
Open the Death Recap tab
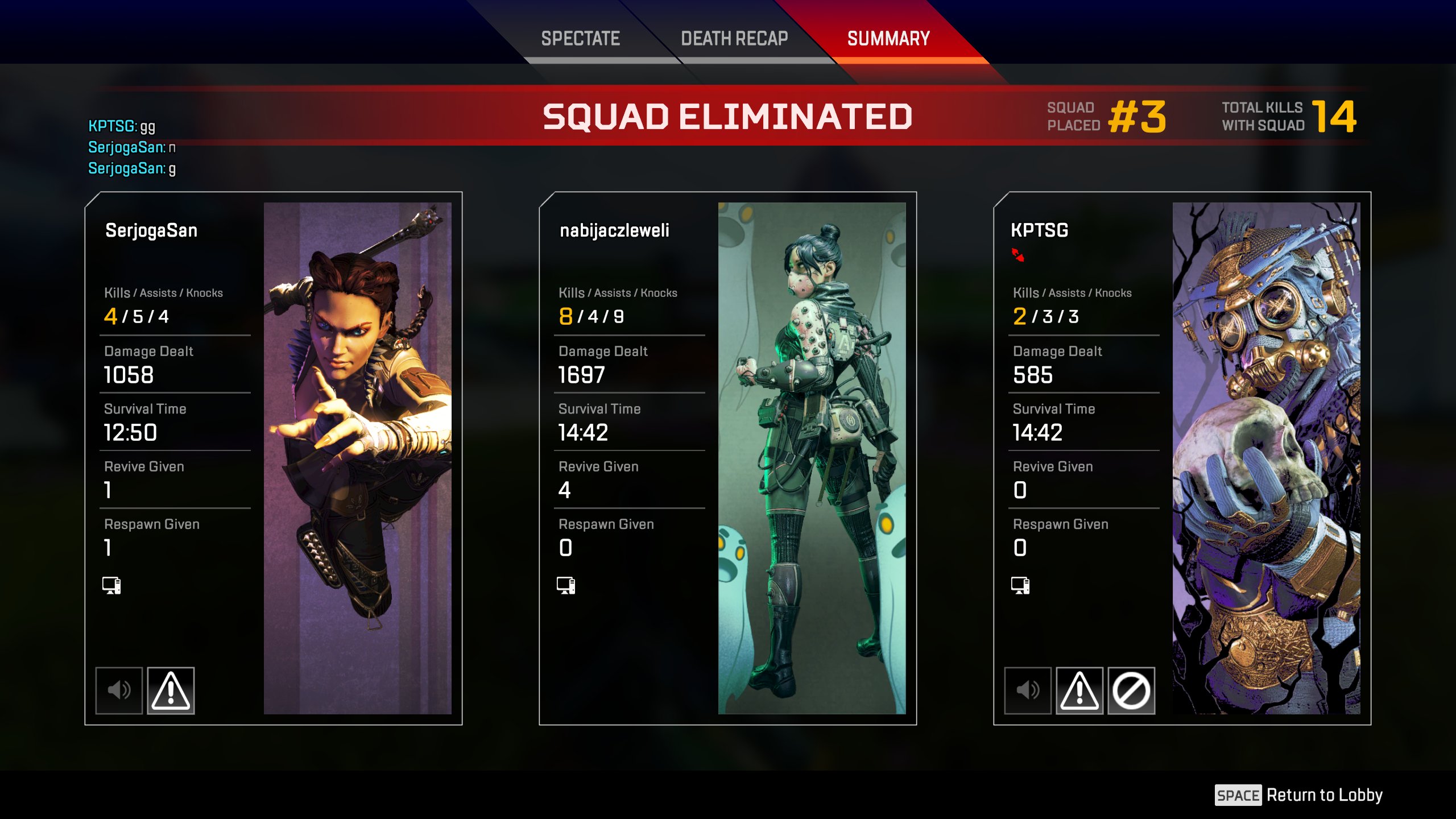(x=734, y=39)
